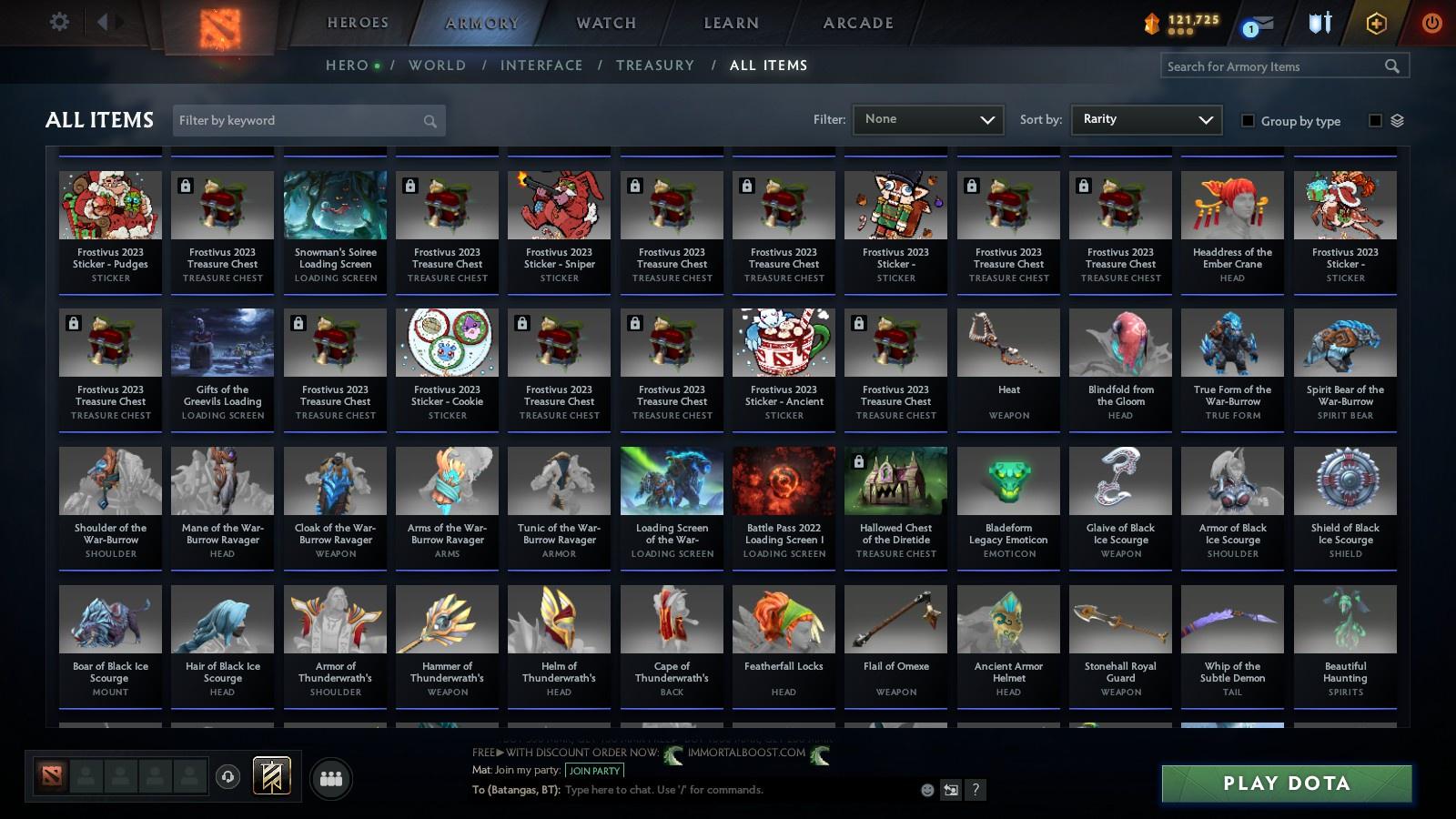Open the Filter dropdown showing None
1456x819 pixels.
point(926,119)
